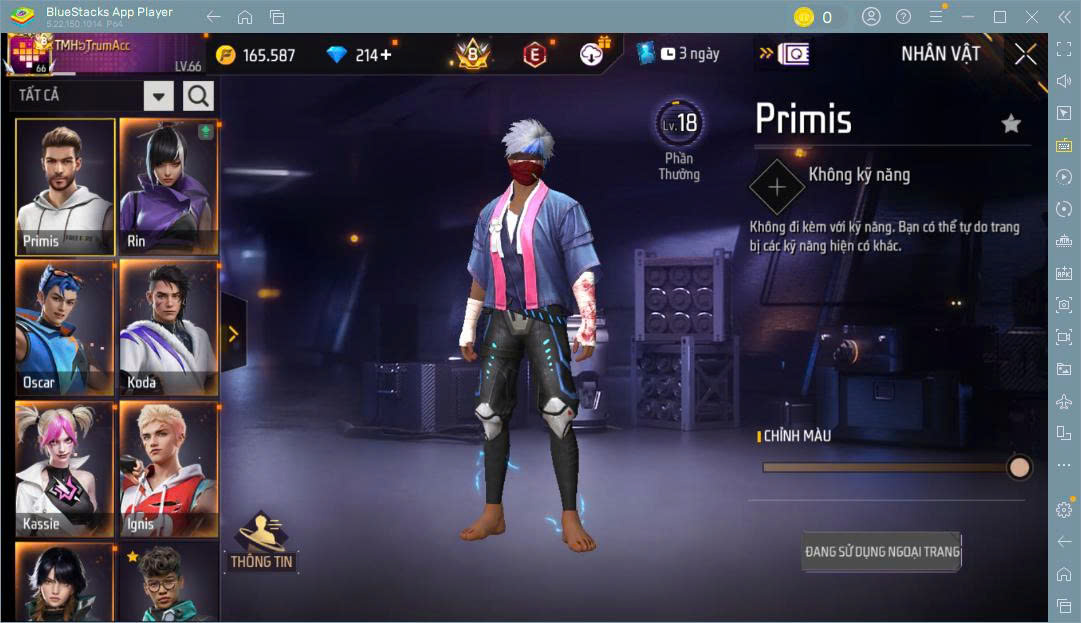The height and width of the screenshot is (623, 1081).
Task: Click the CHỈNH MÀU color slider handle
Action: point(1019,467)
